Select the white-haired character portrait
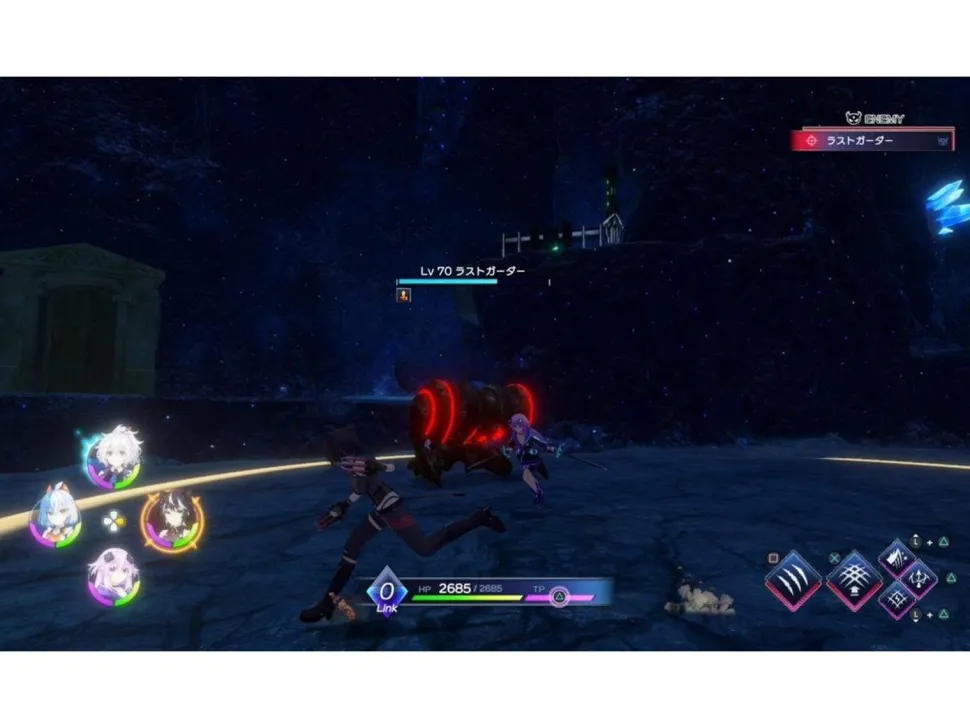The height and width of the screenshot is (728, 970). coord(114,457)
